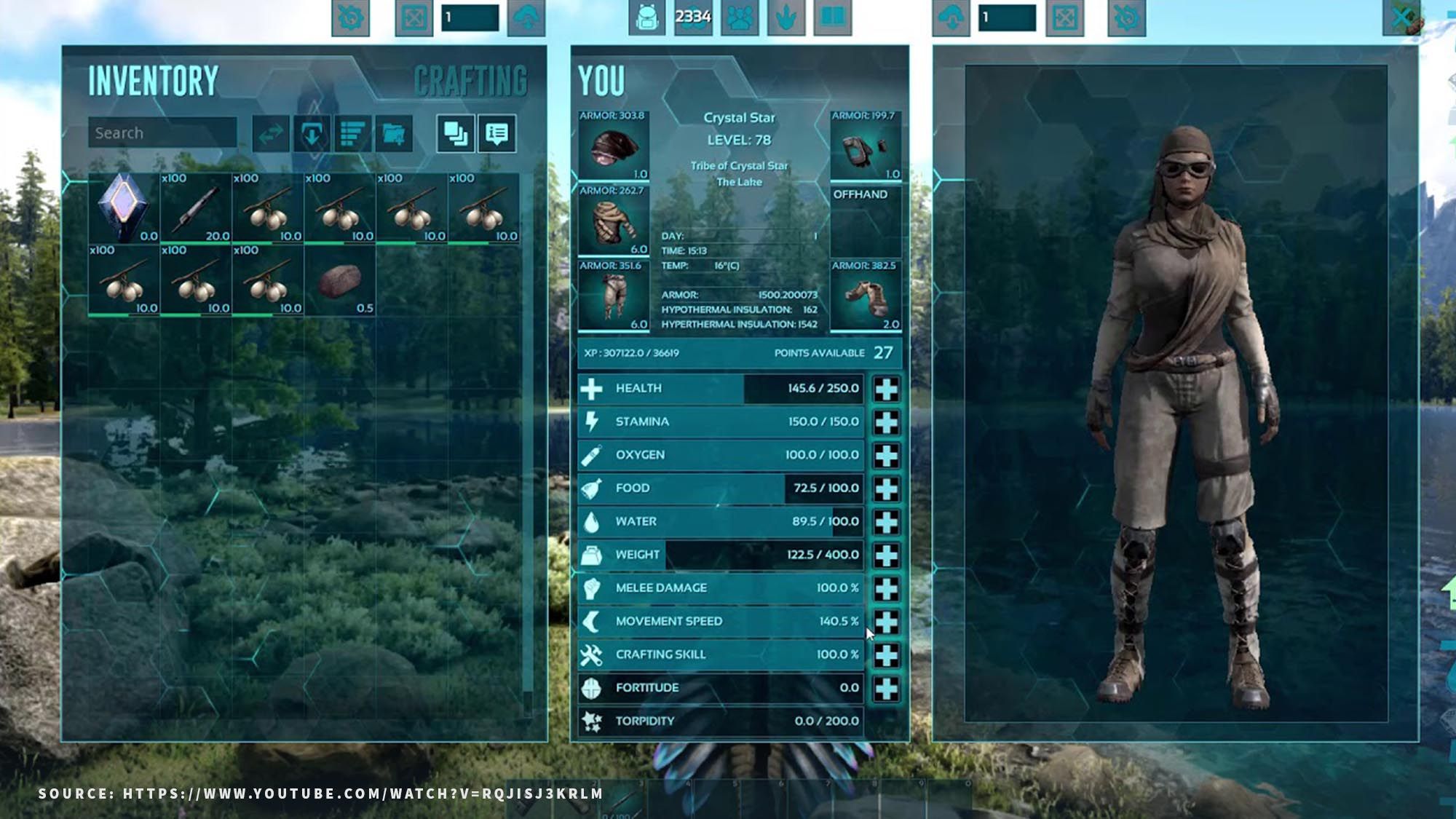Increase Melee Damage by one point
1456x819 pixels.
886,588
